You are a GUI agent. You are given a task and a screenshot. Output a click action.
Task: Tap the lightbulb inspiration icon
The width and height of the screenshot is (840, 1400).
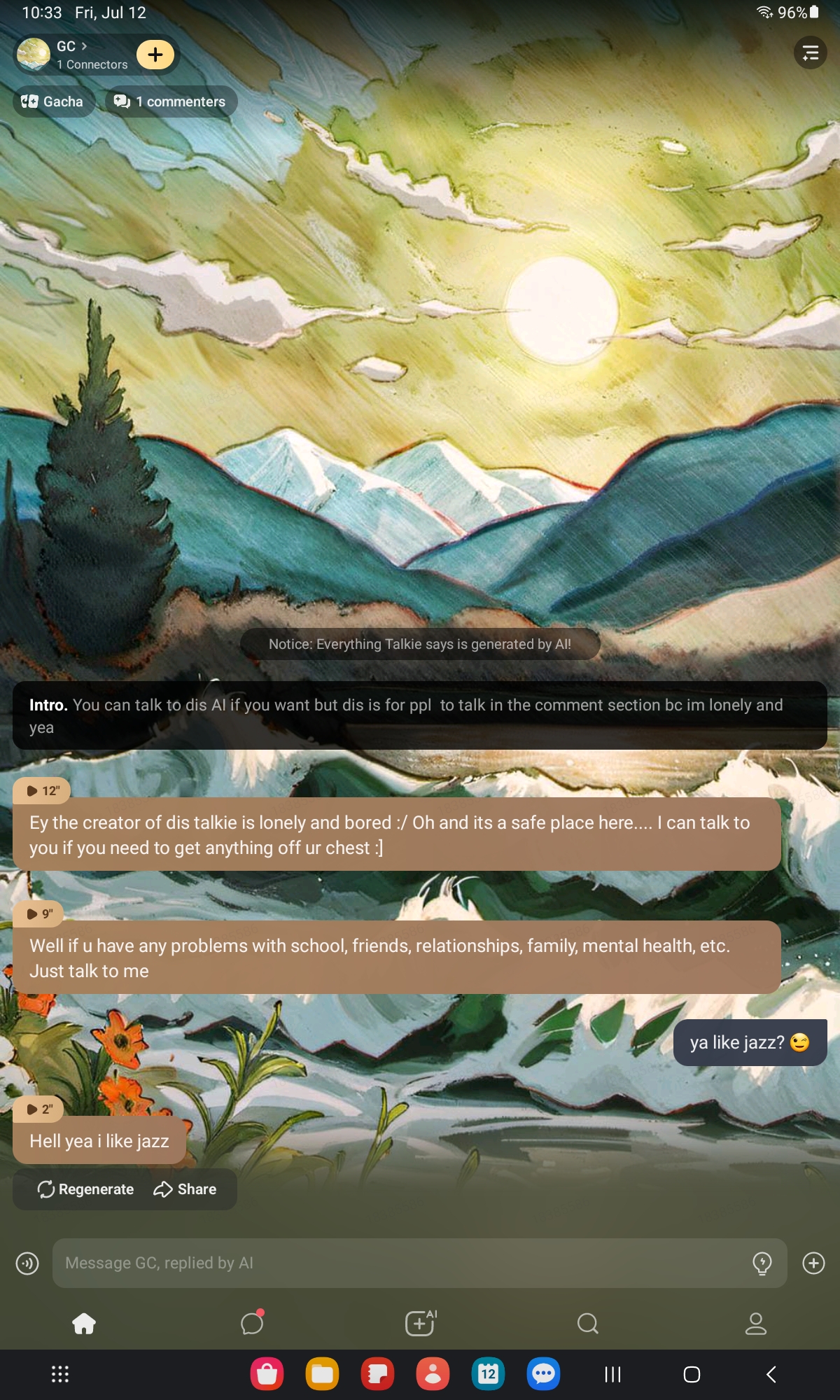point(762,1263)
